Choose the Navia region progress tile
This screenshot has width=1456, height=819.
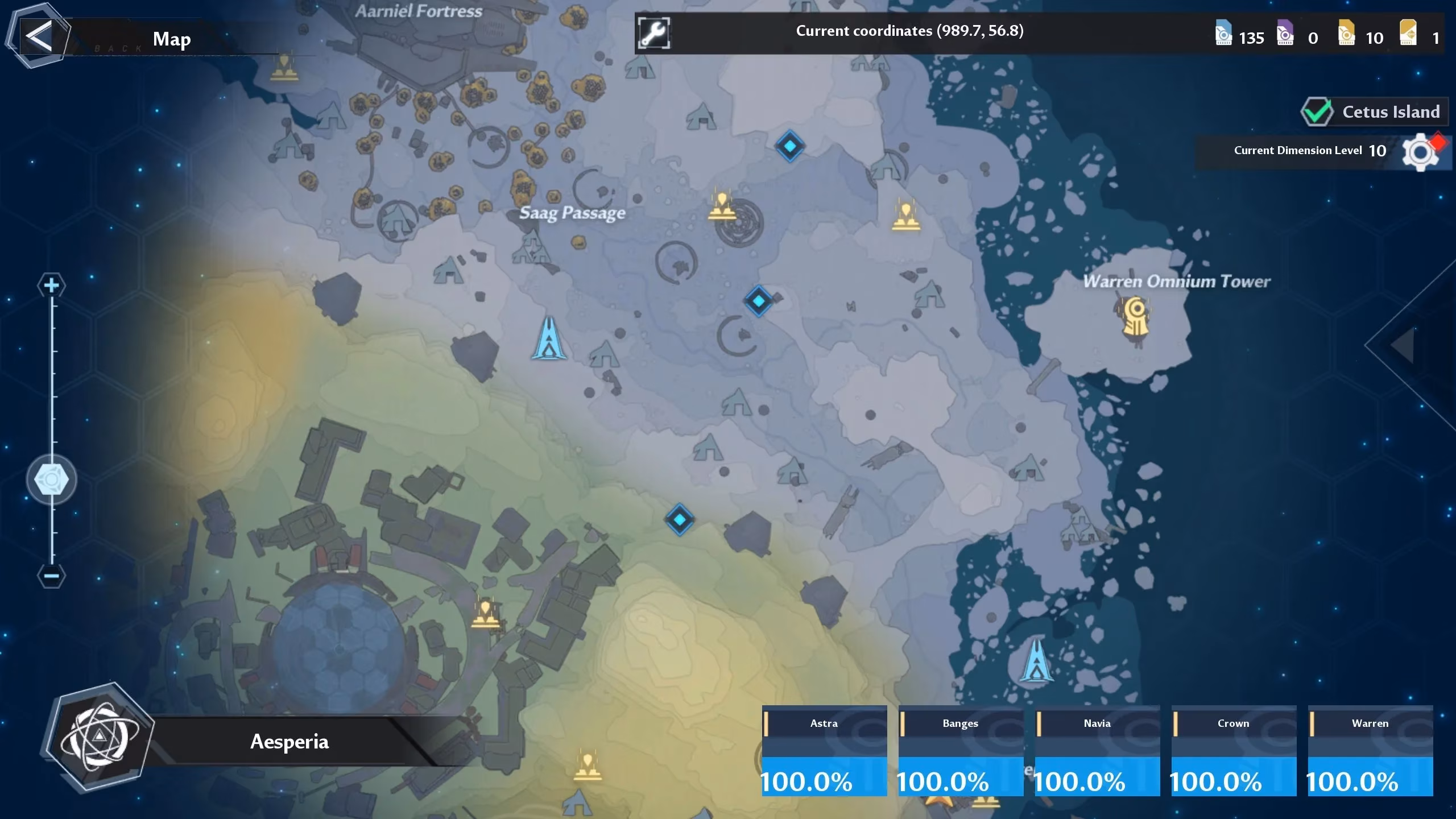[x=1097, y=751]
